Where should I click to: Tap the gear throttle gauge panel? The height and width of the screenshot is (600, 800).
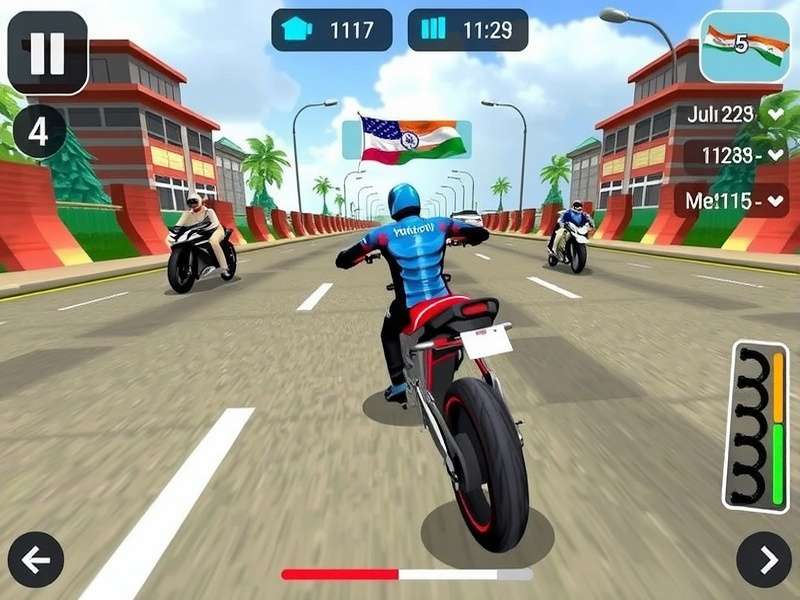click(x=761, y=427)
